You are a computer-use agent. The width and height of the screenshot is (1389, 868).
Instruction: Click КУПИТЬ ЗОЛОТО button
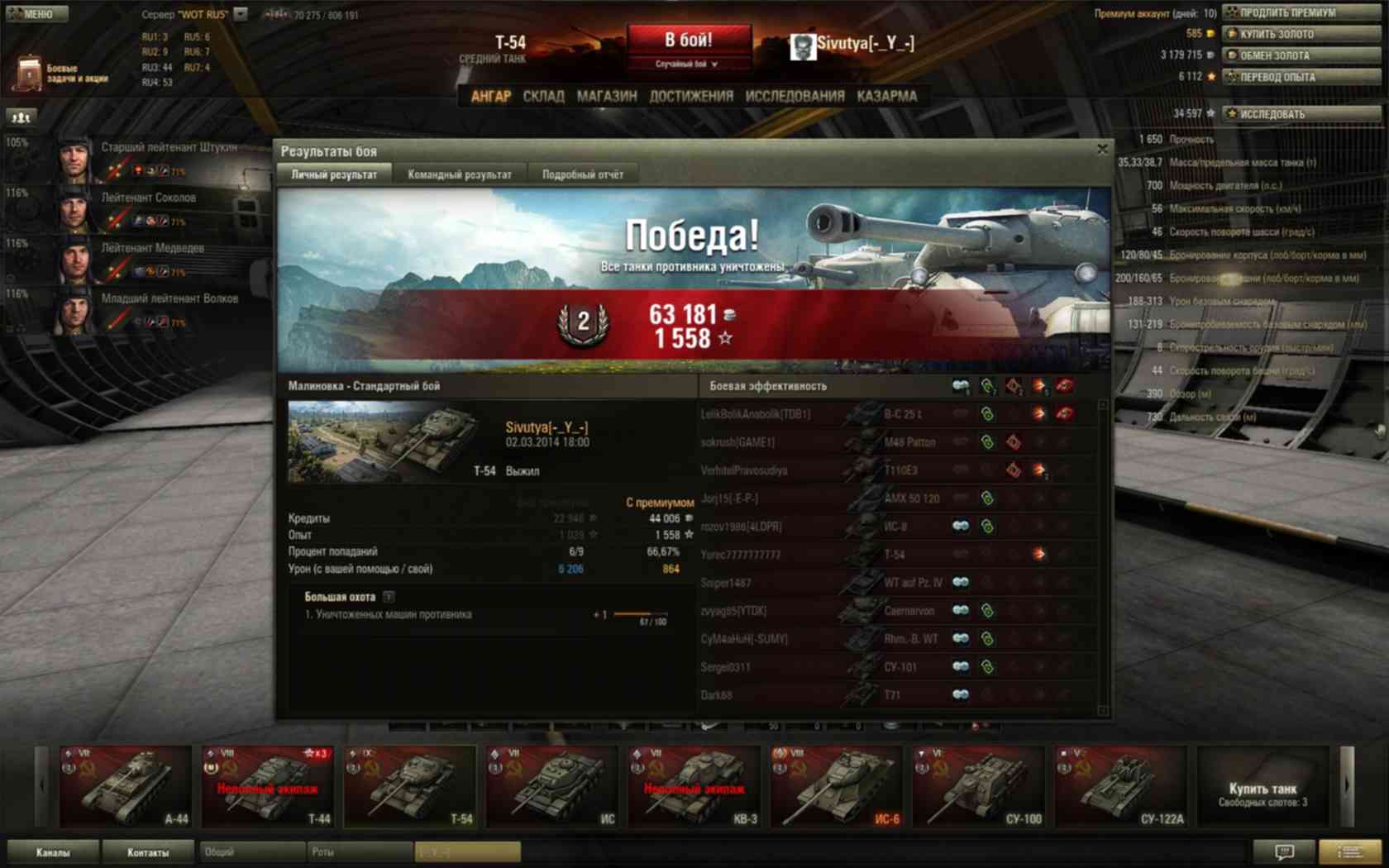point(1301,34)
